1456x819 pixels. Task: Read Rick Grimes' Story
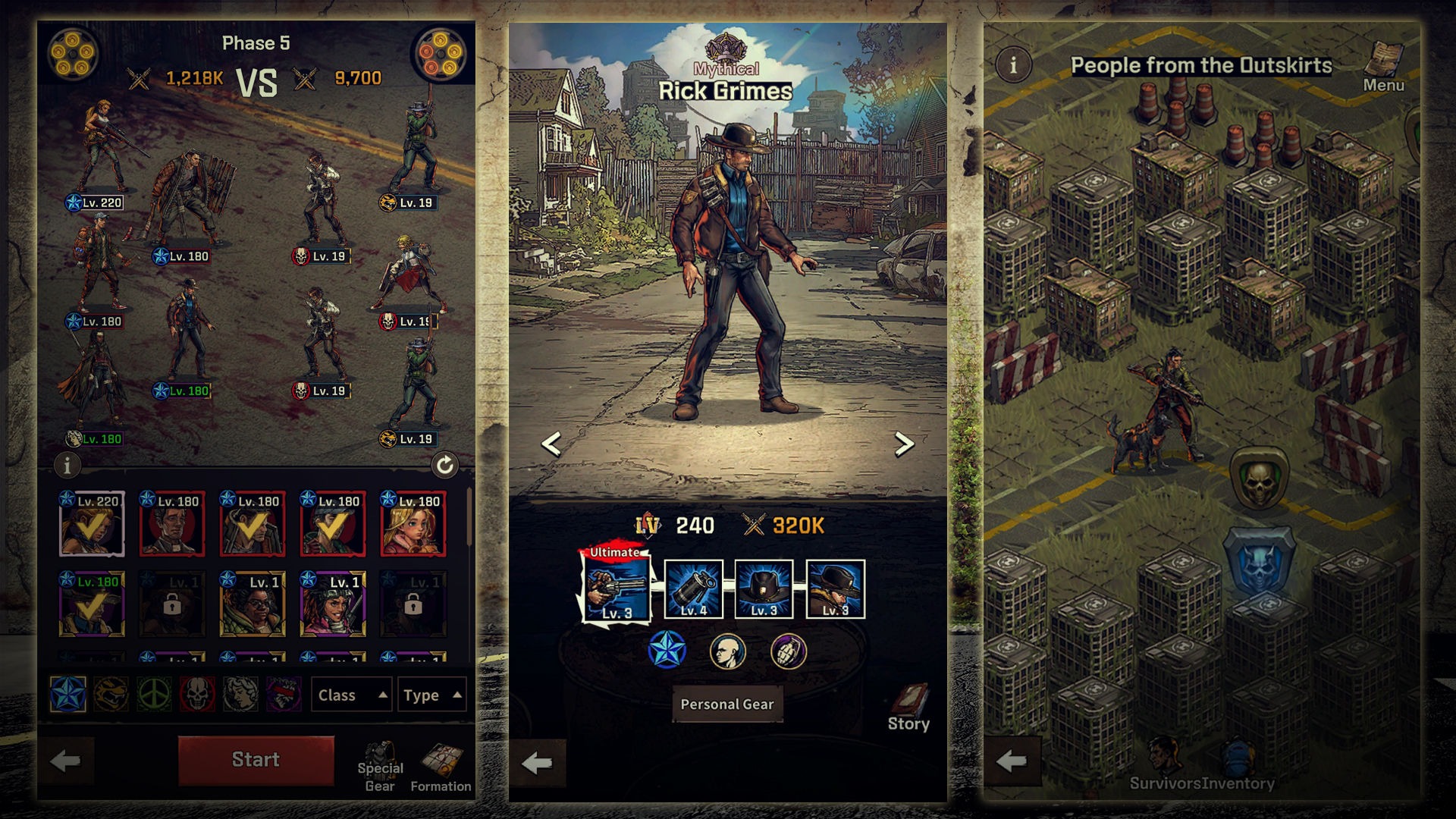click(x=908, y=708)
